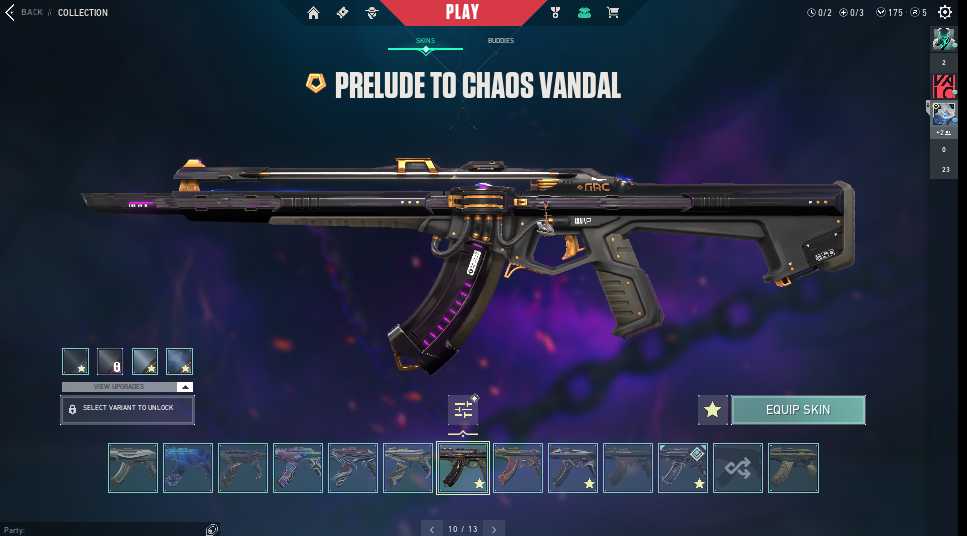Select the red-magazine Vandal skin thumbnail
This screenshot has height=536, width=967.
pyautogui.click(x=518, y=468)
